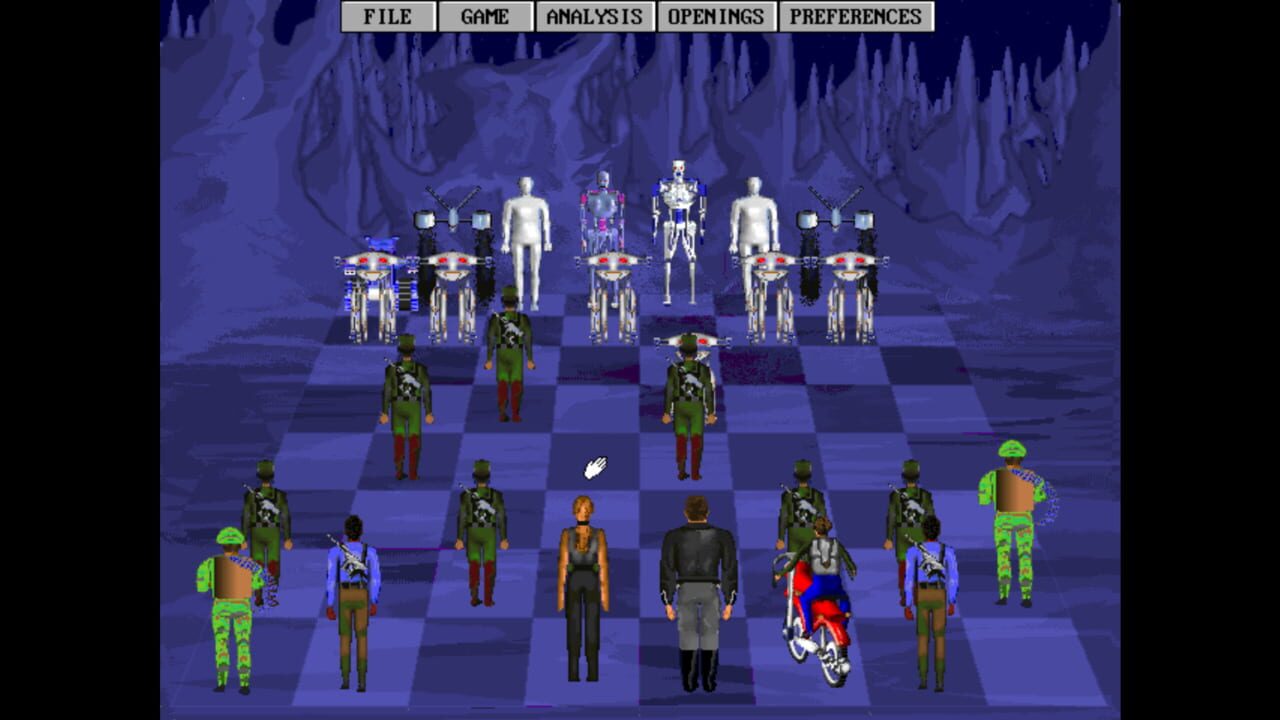Open the PREFERENCES menu
The image size is (1280, 720).
pyautogui.click(x=852, y=16)
